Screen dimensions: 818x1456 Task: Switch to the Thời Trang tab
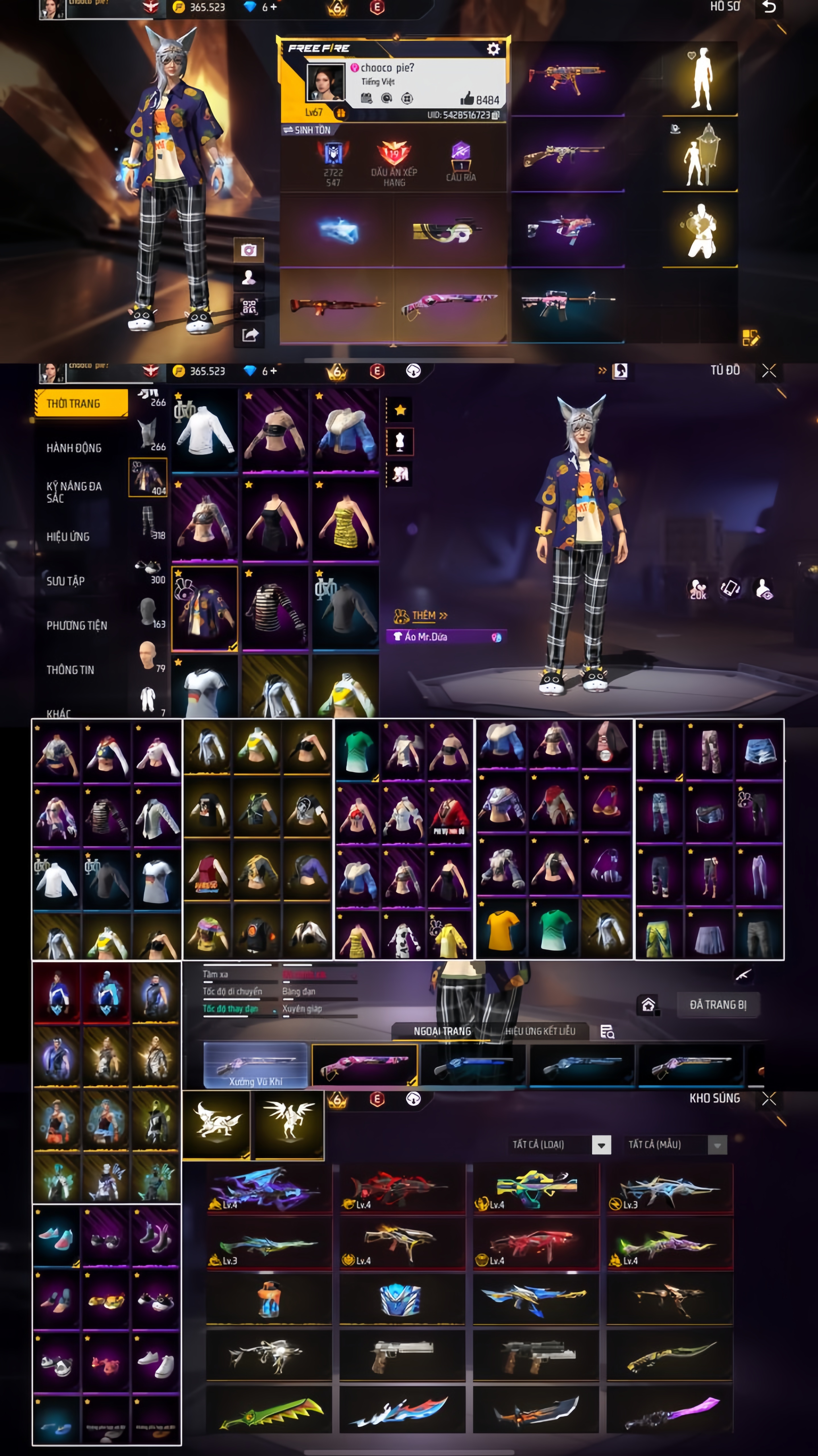[x=81, y=404]
